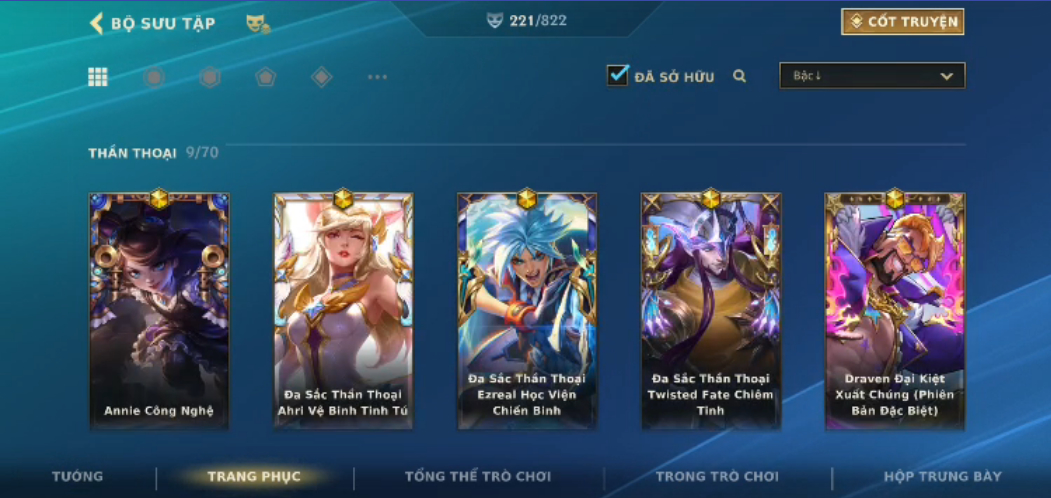Select the Draven Đại Kiệt Xuất Chúng skin
Viewport: 1051px width, 498px height.
tap(894, 311)
